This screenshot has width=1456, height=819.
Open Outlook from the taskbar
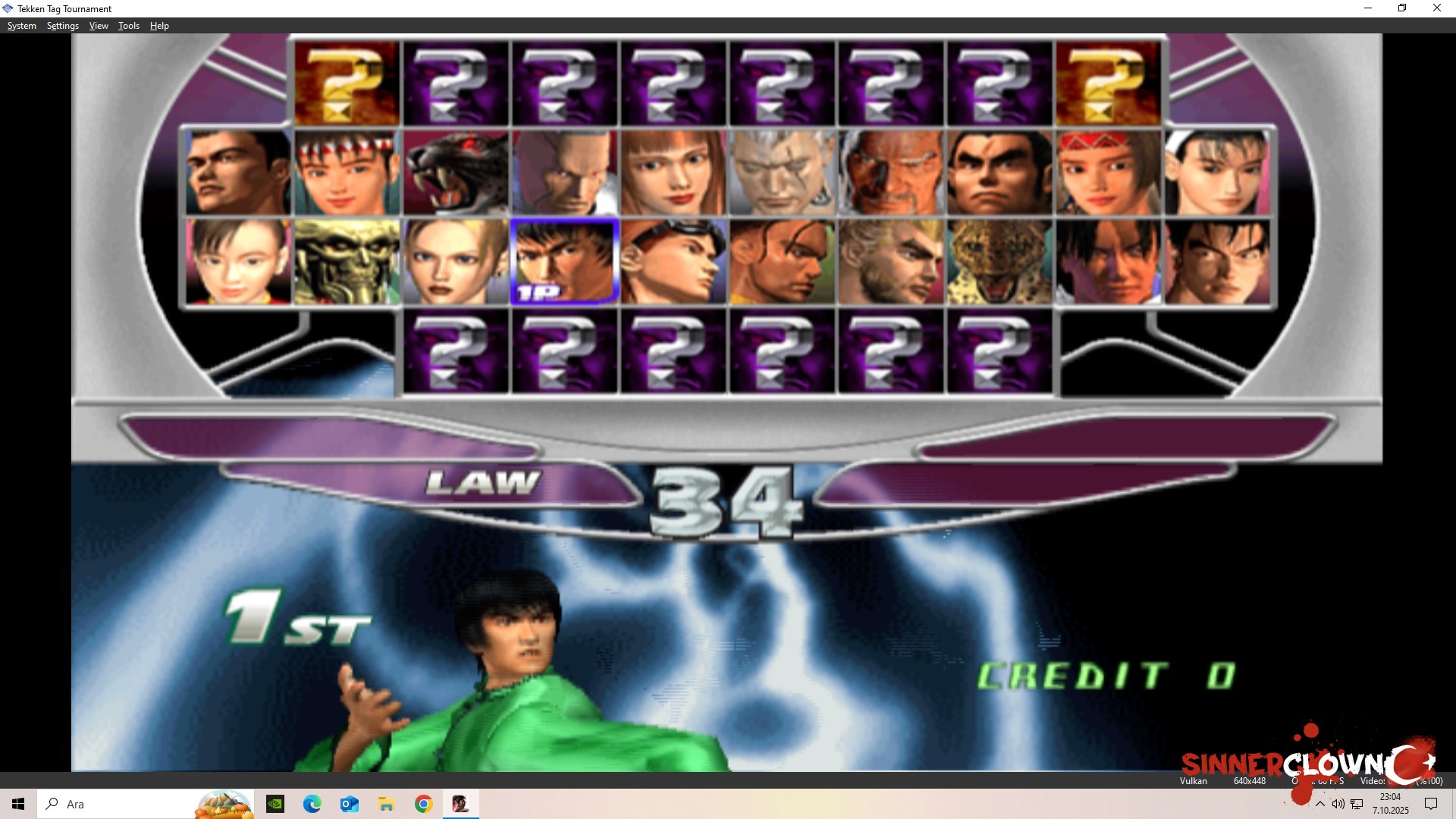(350, 803)
